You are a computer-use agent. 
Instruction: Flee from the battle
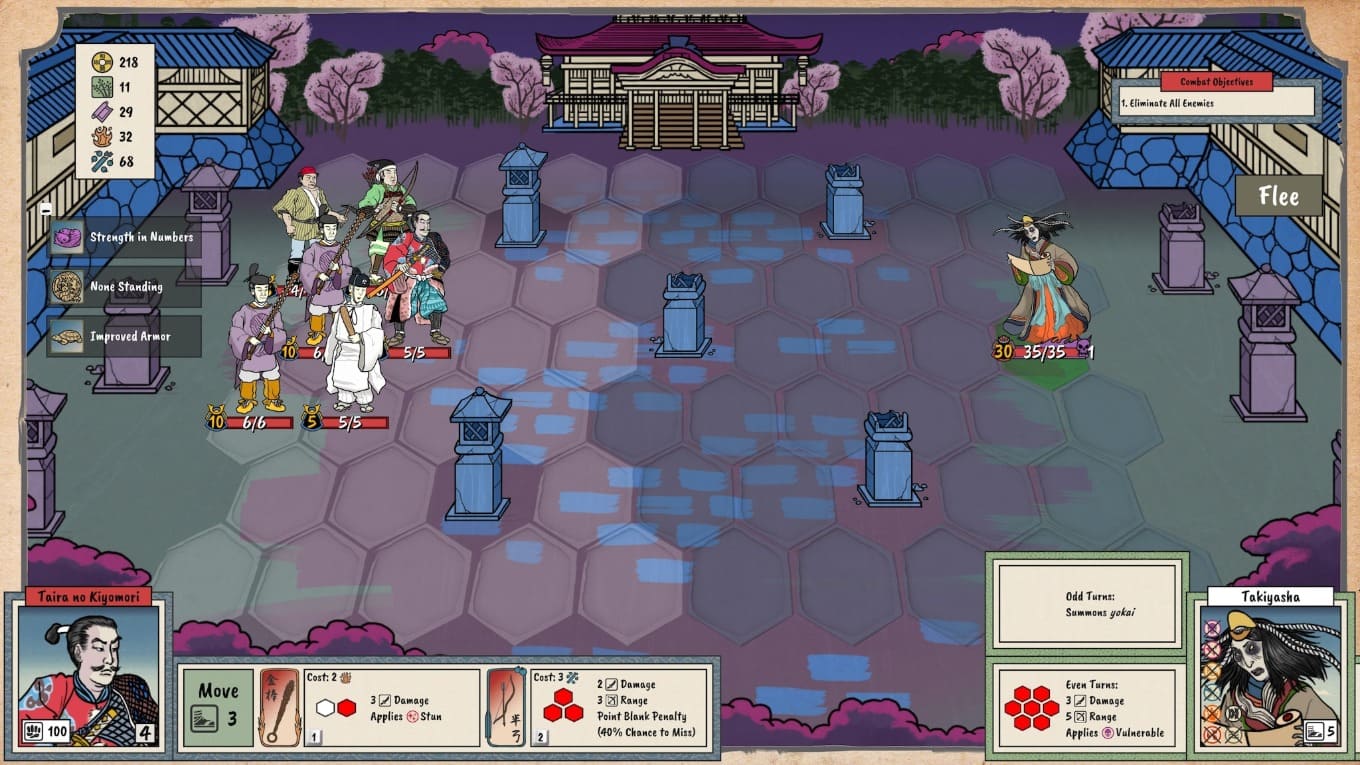tap(1278, 196)
